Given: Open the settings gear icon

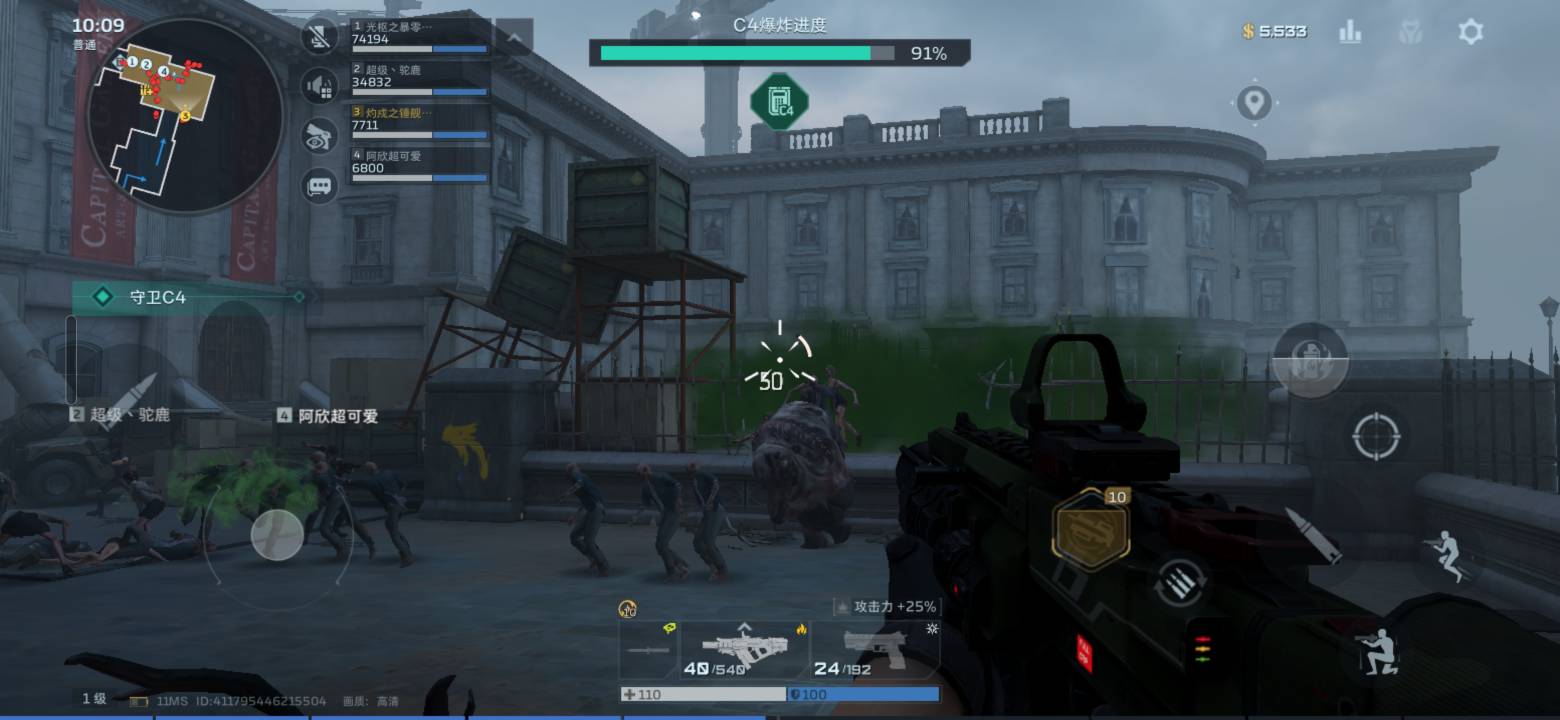Looking at the screenshot, I should pyautogui.click(x=1470, y=32).
